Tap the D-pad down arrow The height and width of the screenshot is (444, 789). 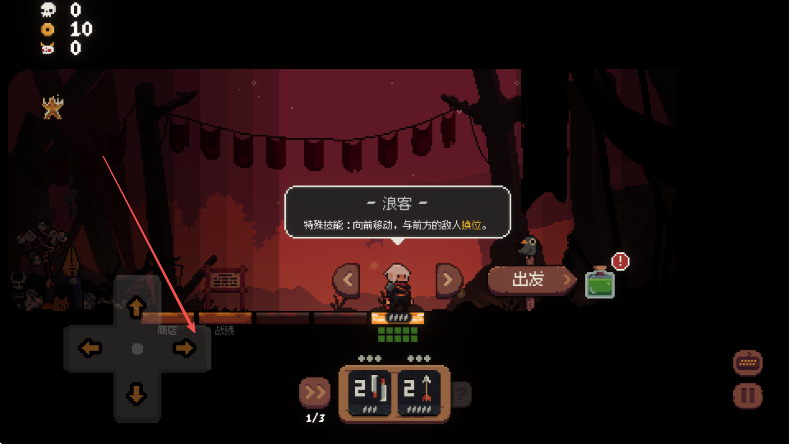pos(137,393)
